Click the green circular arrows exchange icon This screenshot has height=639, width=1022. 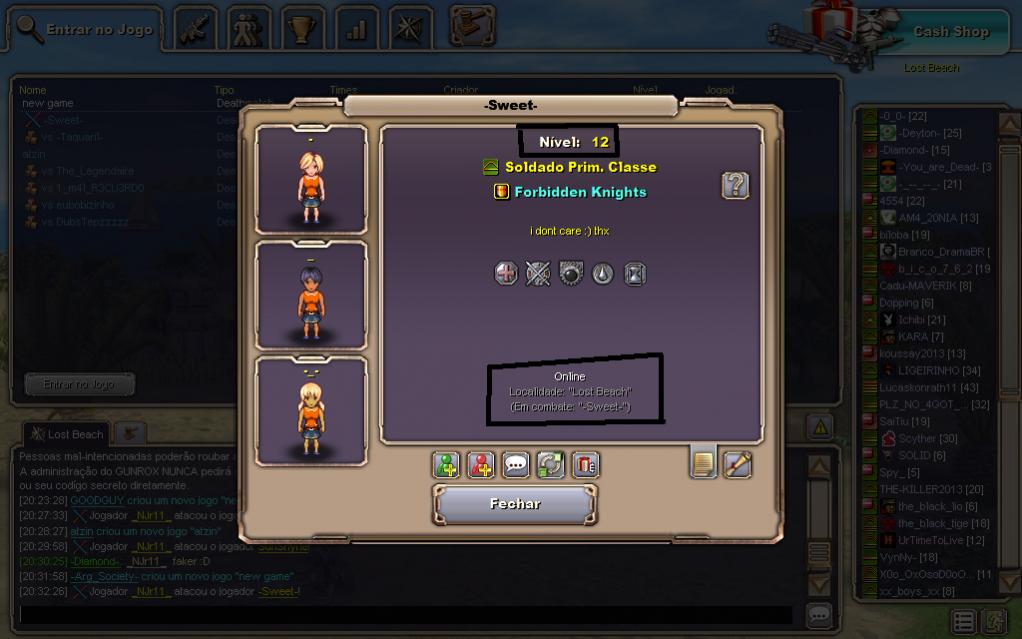pos(551,465)
